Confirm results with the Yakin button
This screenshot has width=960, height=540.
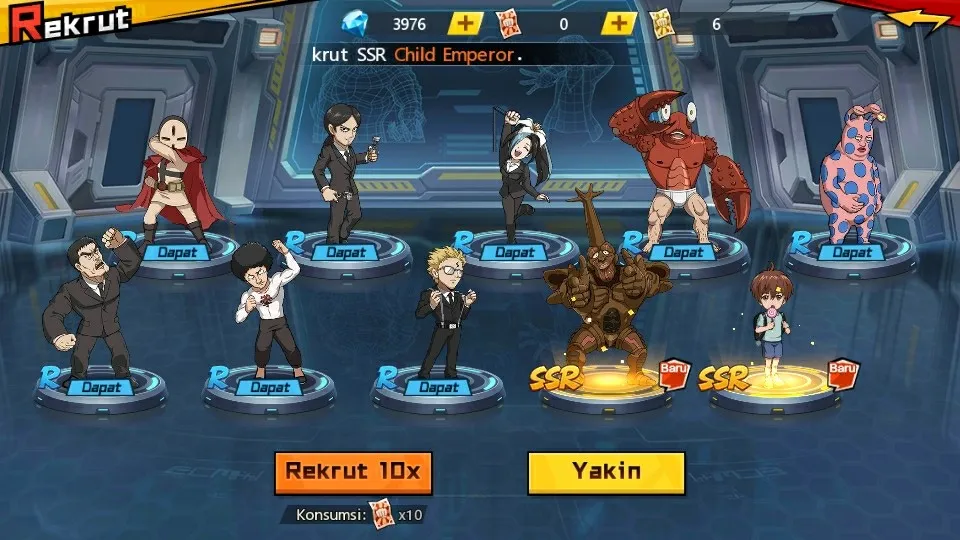[x=606, y=472]
